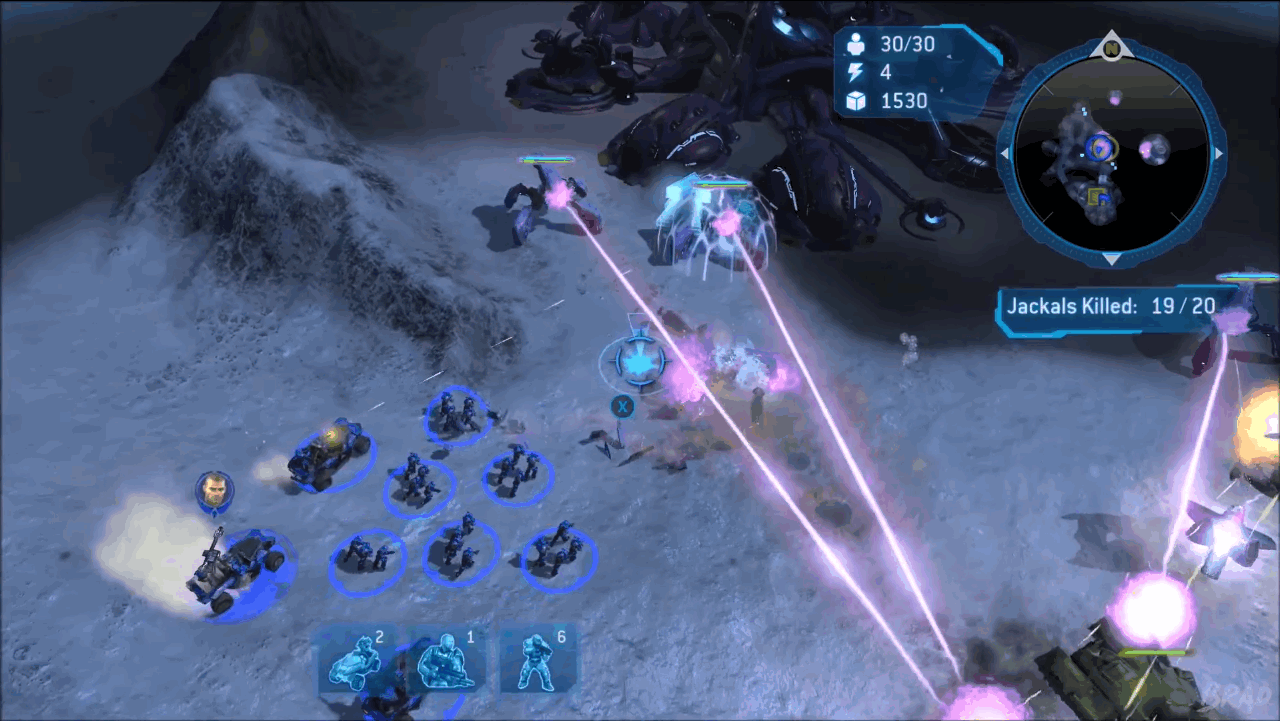This screenshot has height=721, width=1280.
Task: Select the hero unit group icon showing 1
Action: [x=446, y=660]
